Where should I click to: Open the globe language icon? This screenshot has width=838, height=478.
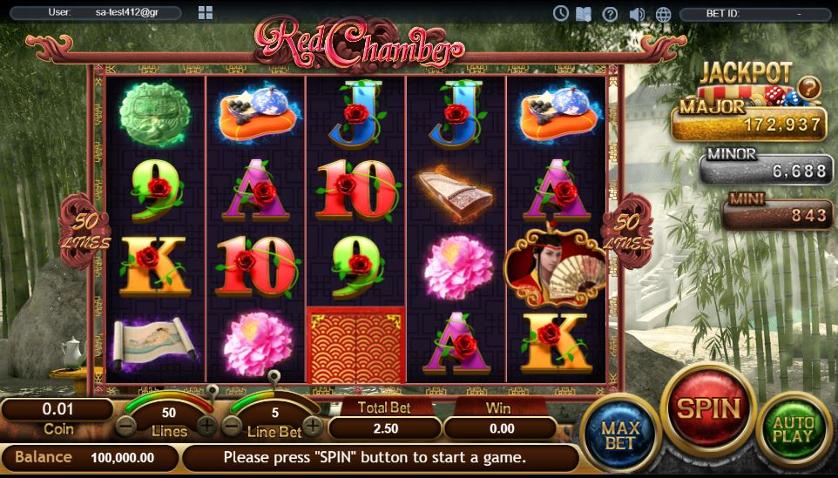point(663,13)
